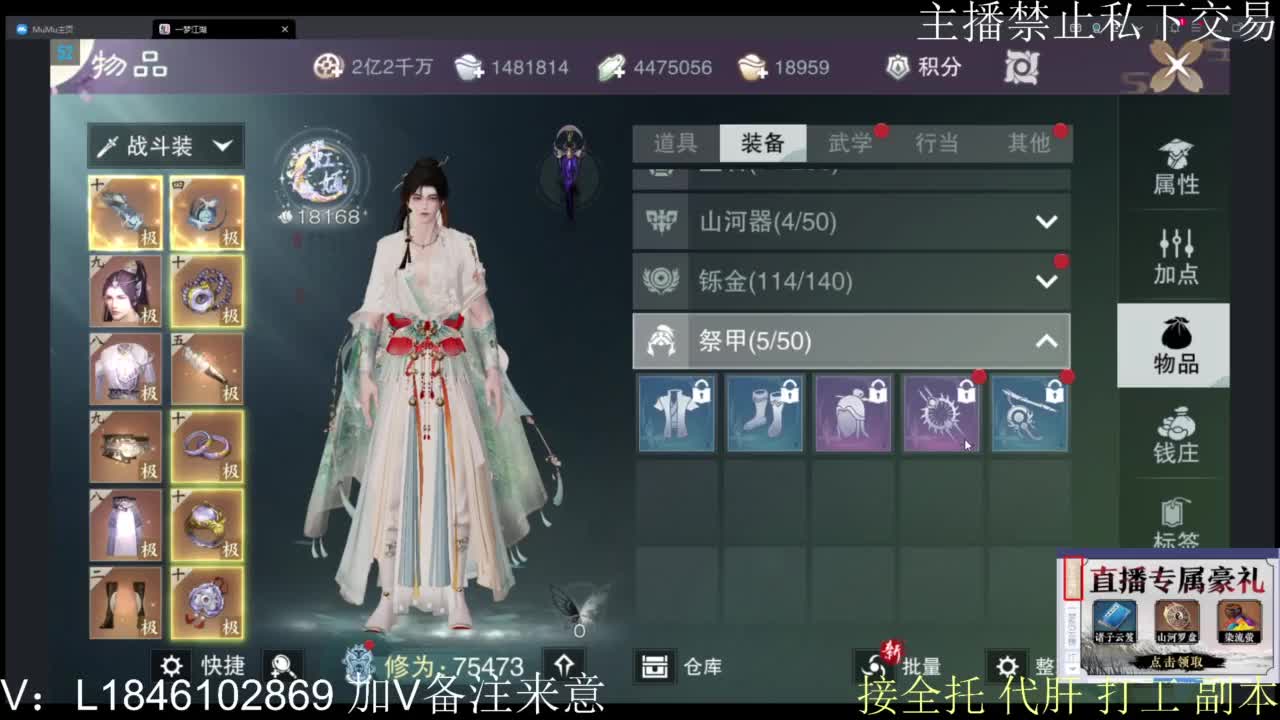Open the 道具 tab
1280x720 pixels.
pyautogui.click(x=678, y=143)
